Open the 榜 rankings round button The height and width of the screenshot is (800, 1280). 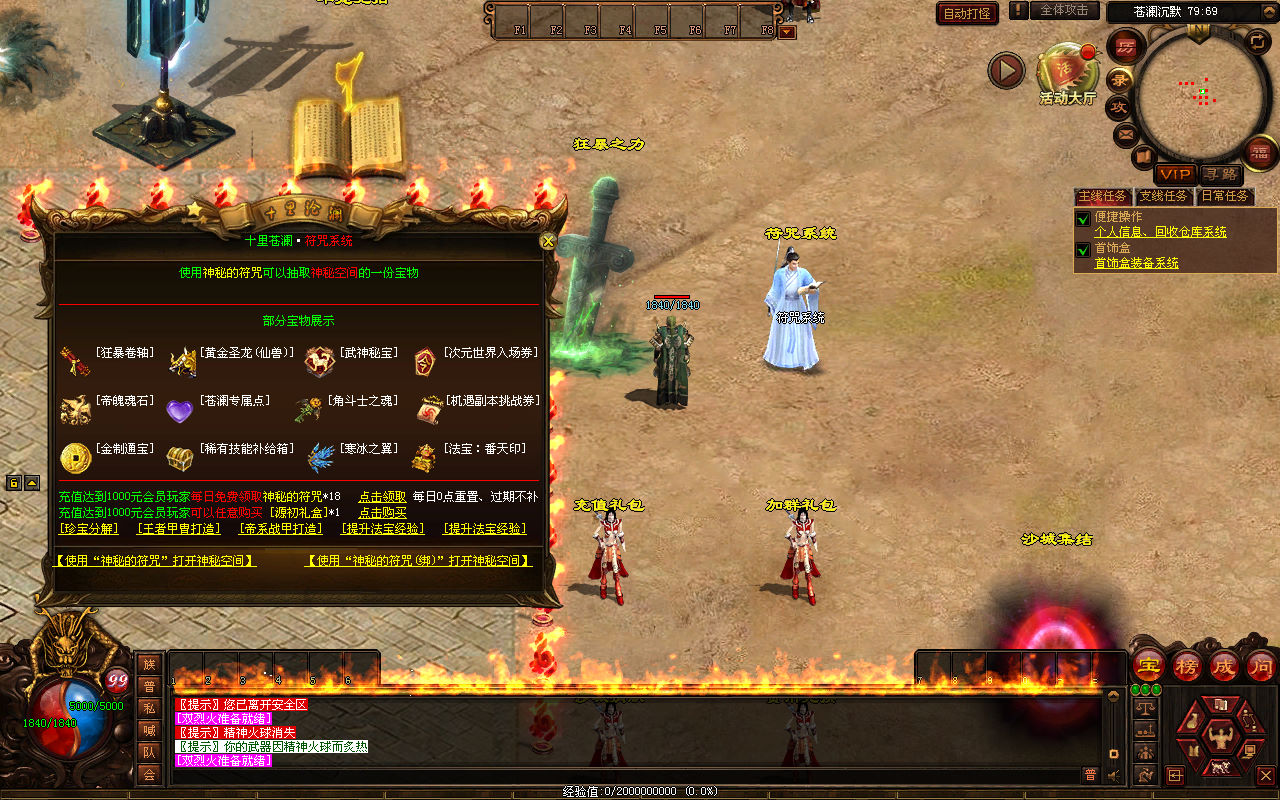(1187, 665)
